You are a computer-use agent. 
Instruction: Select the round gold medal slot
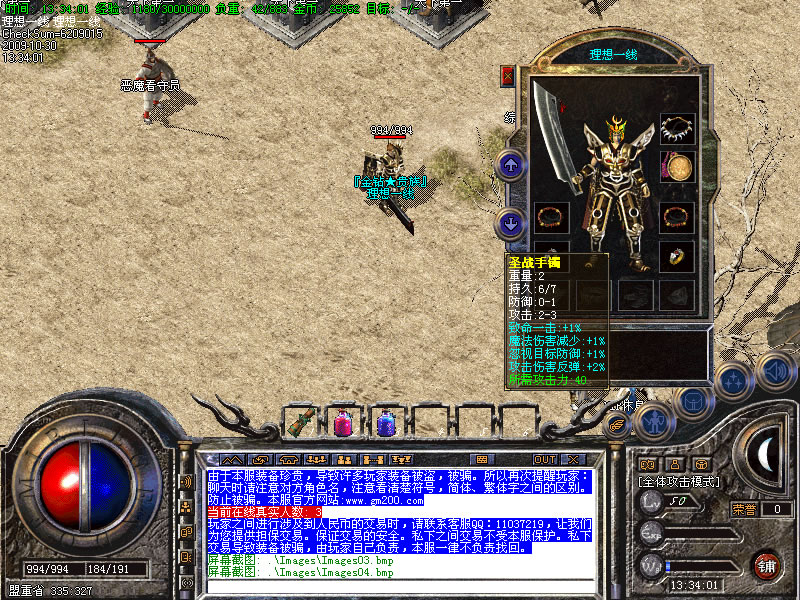pos(677,166)
